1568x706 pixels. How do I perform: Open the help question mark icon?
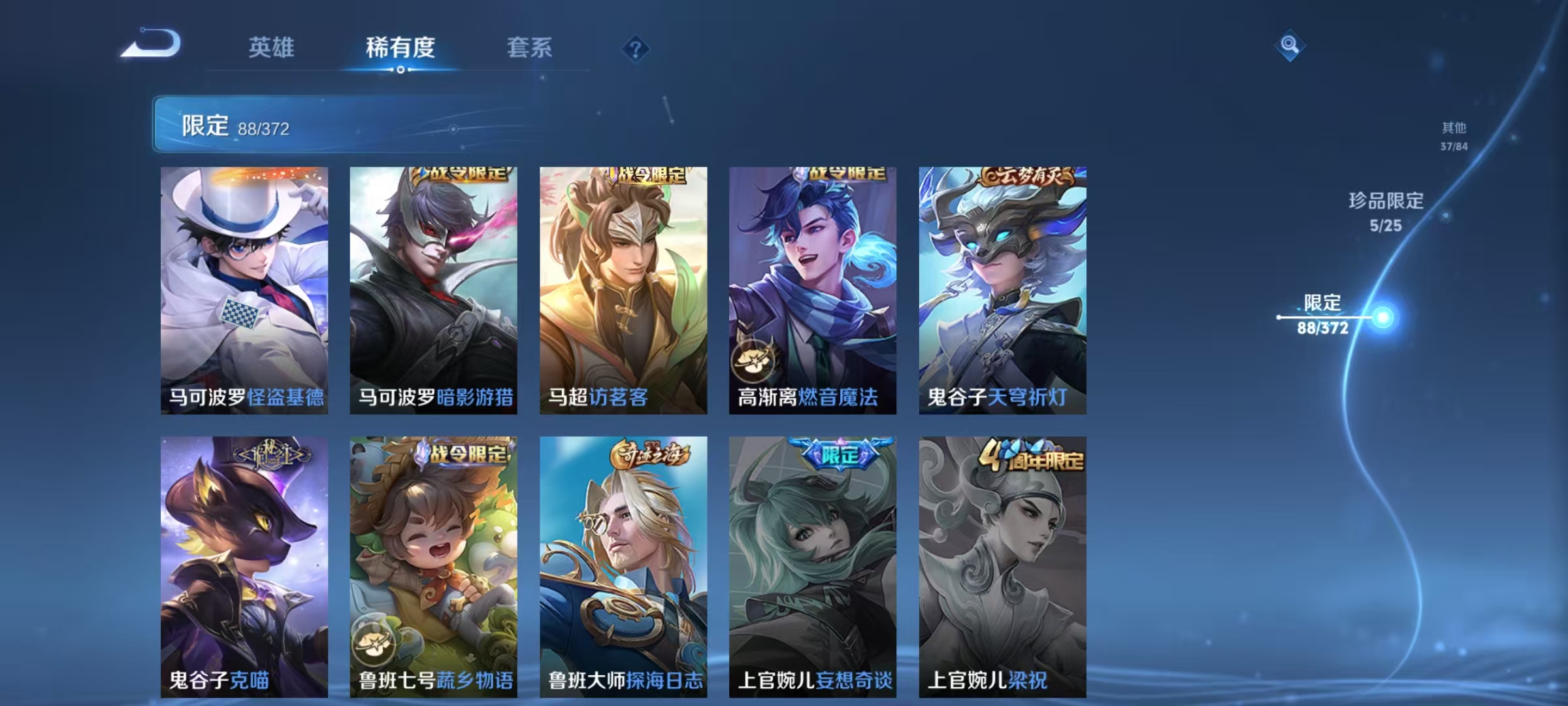(635, 49)
